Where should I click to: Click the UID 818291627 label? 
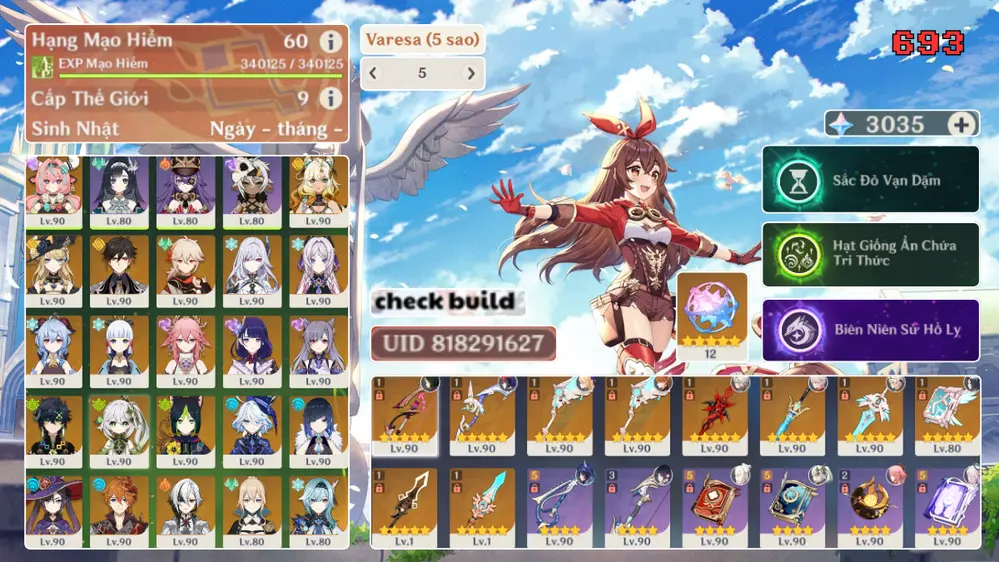point(463,343)
